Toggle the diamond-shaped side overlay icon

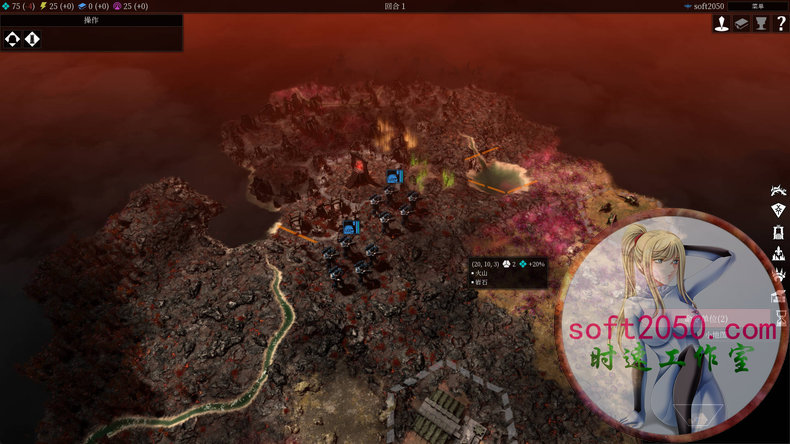point(779,210)
